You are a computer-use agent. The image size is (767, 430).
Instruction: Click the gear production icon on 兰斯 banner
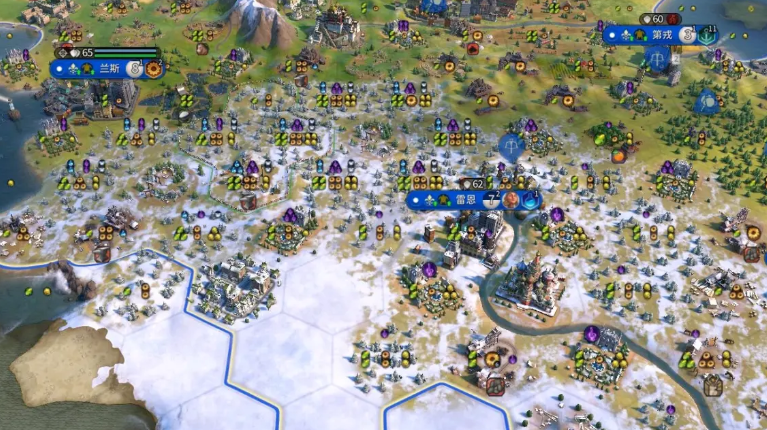154,69
